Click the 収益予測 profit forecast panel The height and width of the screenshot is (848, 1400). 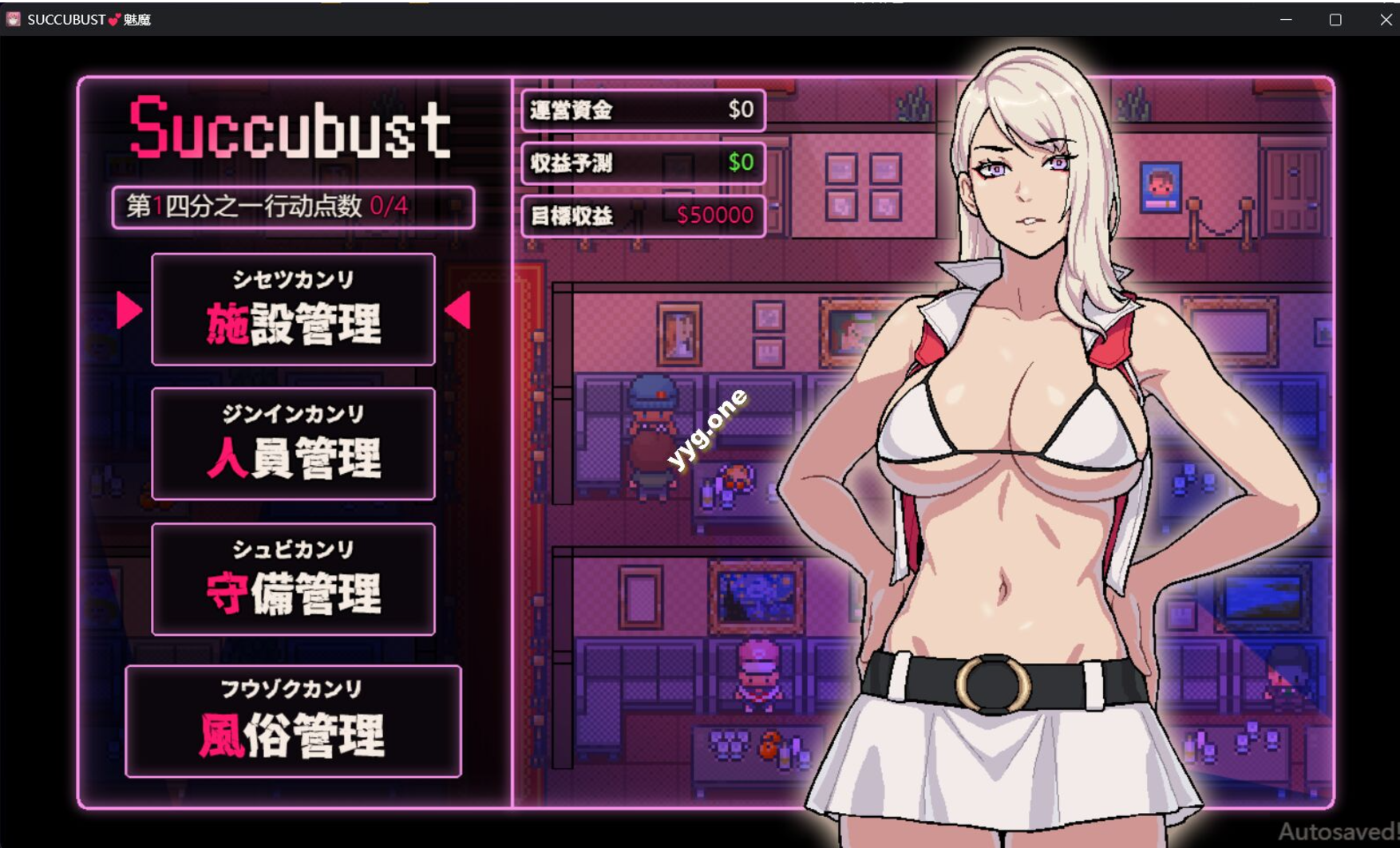click(x=642, y=164)
